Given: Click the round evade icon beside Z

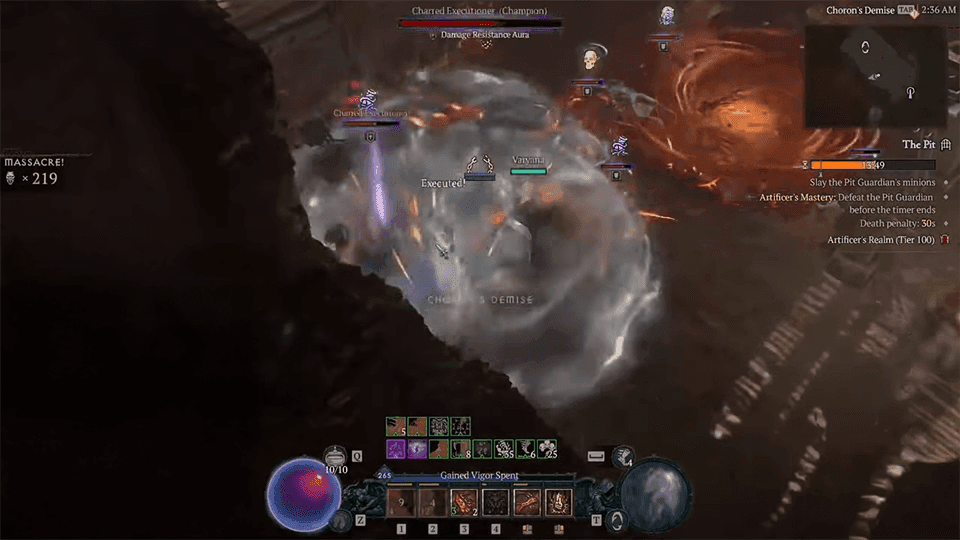Looking at the screenshot, I should pos(341,520).
